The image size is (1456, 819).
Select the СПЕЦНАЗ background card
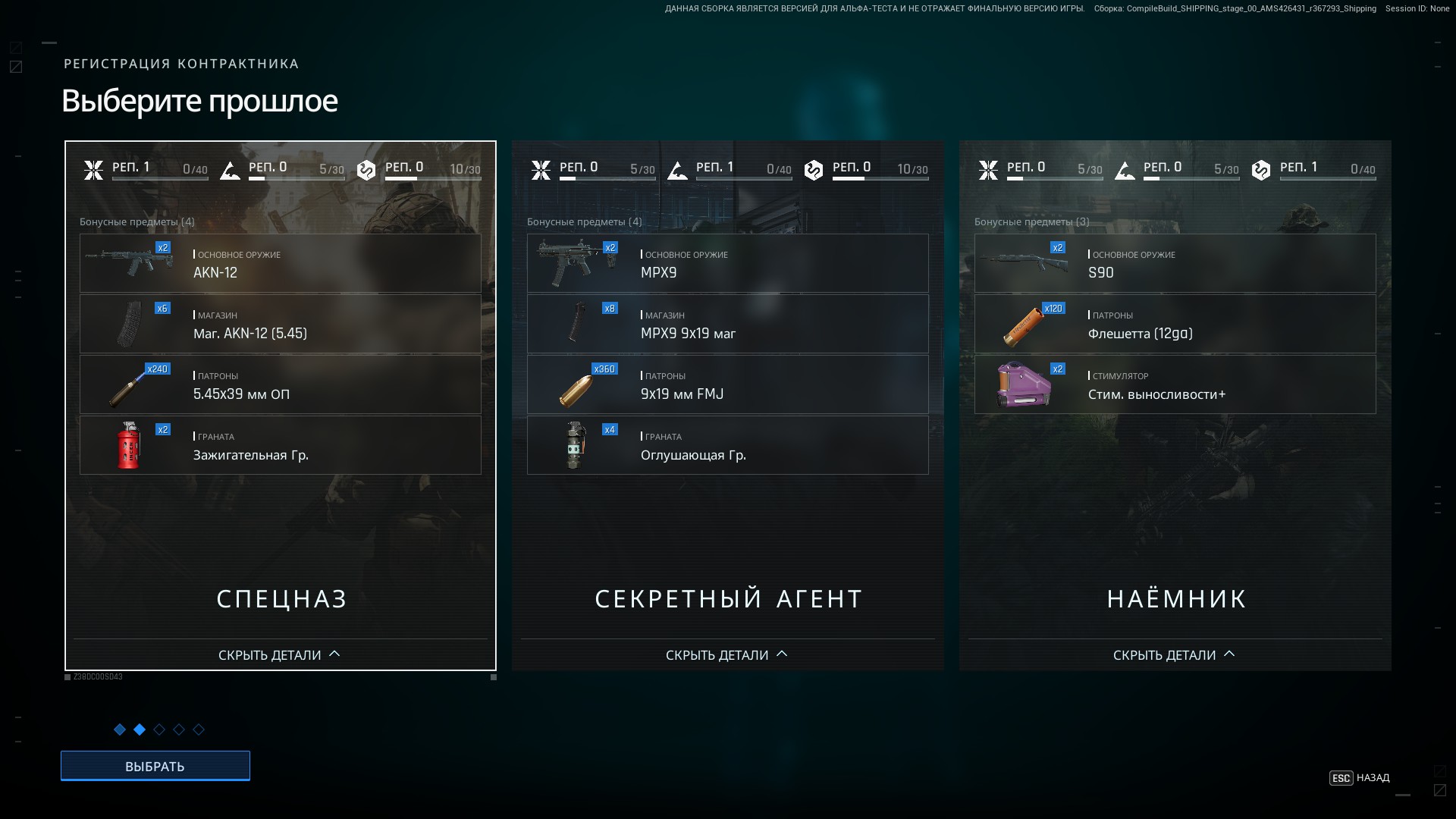(281, 598)
